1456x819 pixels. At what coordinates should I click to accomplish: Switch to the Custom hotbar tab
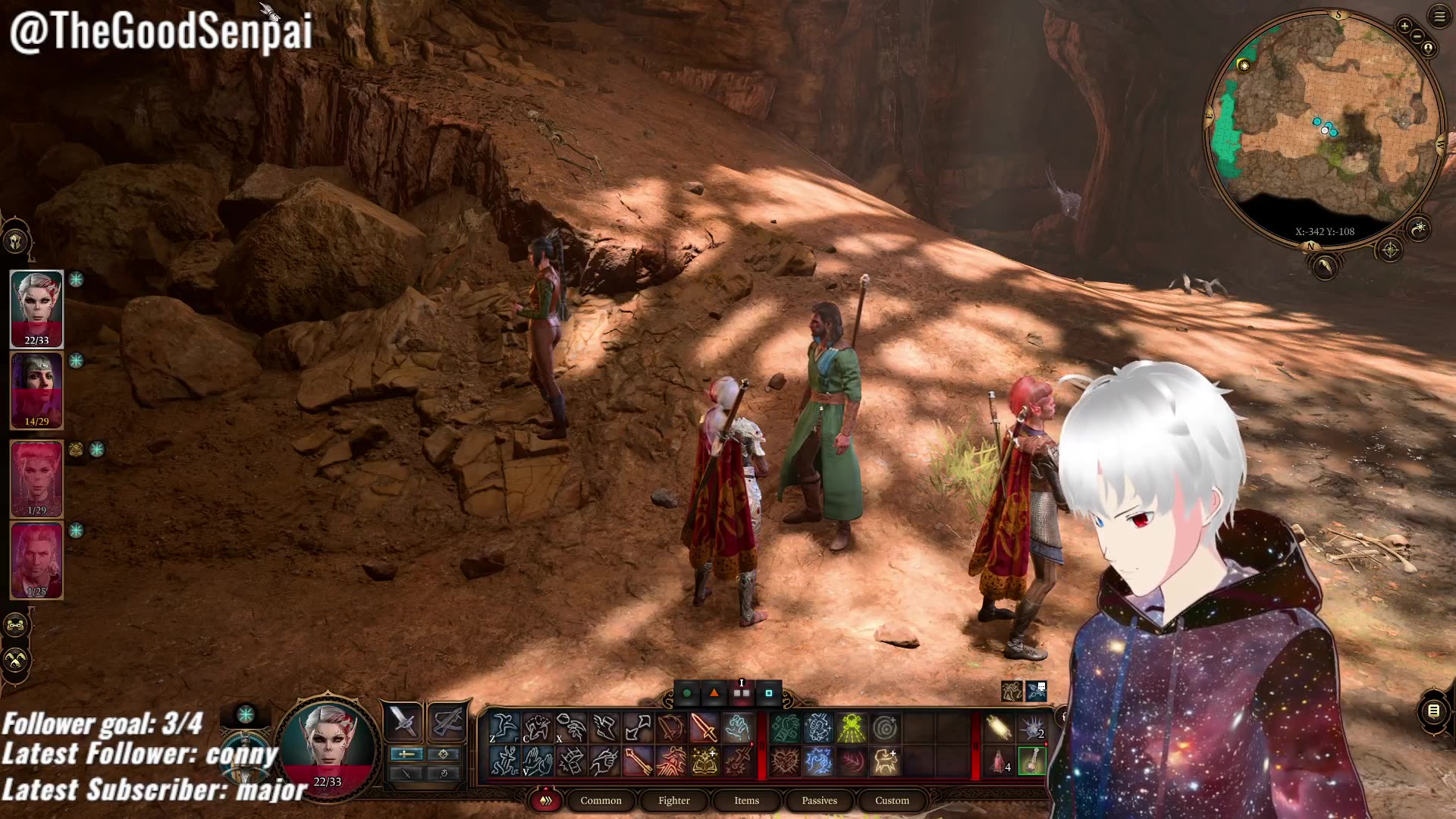point(892,800)
